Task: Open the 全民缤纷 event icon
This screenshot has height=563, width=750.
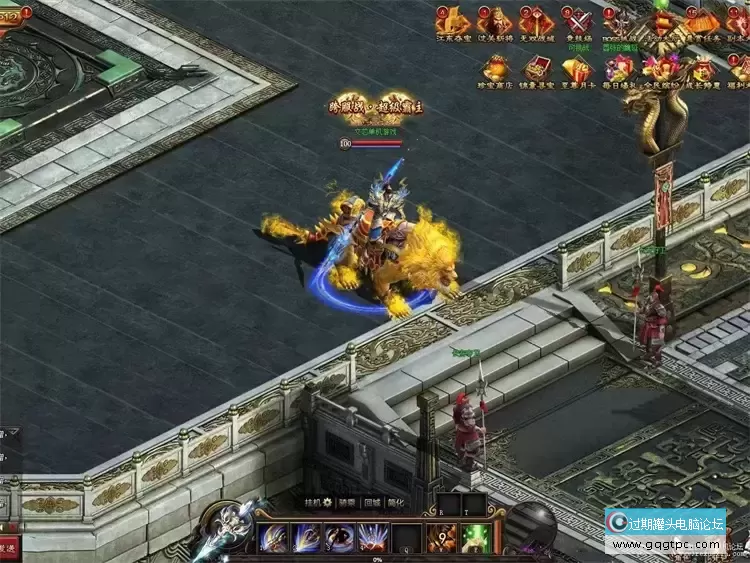Action: (x=663, y=68)
